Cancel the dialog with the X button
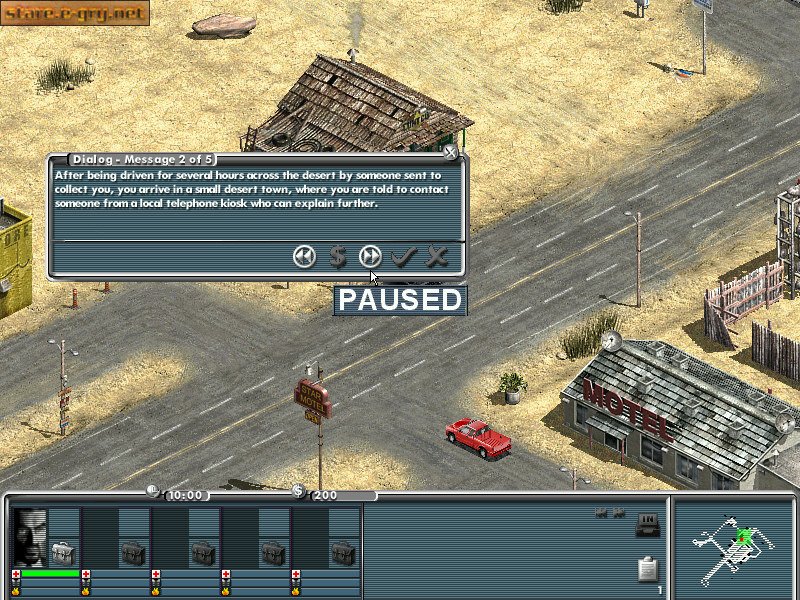 pyautogui.click(x=436, y=257)
